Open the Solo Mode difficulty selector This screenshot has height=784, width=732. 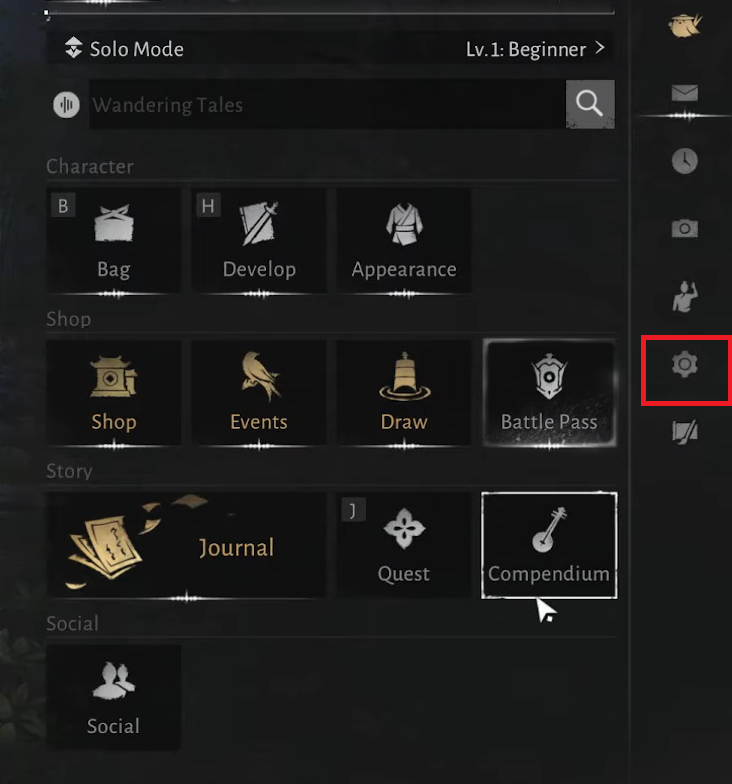click(x=330, y=48)
